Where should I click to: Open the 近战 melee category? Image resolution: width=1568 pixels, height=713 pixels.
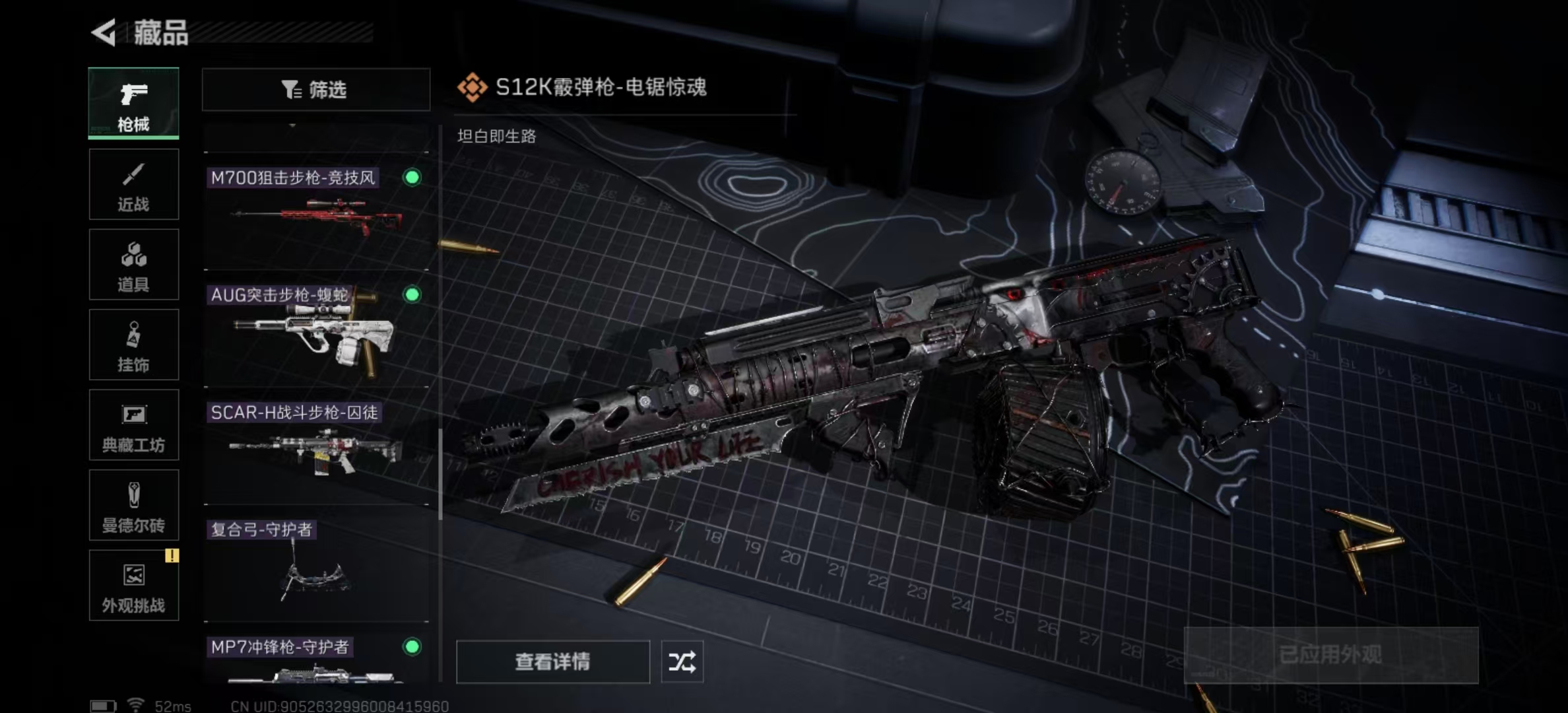tap(133, 184)
